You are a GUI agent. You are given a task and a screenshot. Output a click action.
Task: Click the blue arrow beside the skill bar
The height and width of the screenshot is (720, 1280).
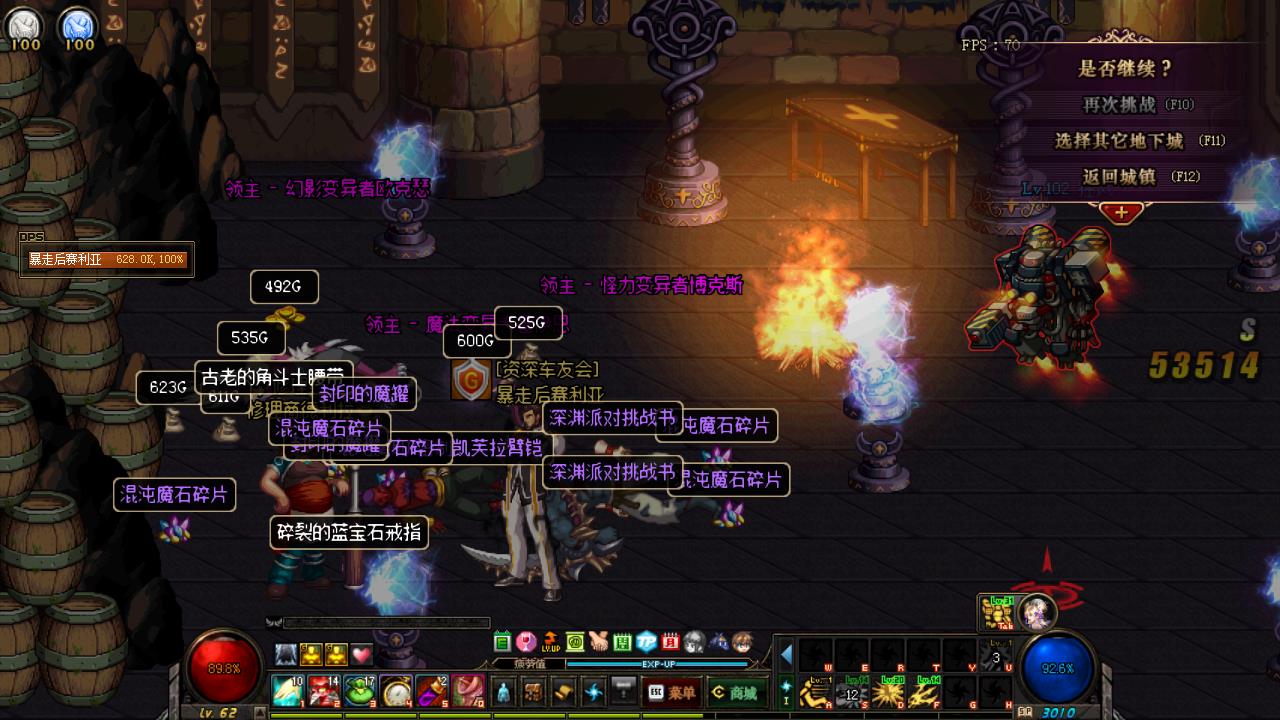pyautogui.click(x=786, y=655)
